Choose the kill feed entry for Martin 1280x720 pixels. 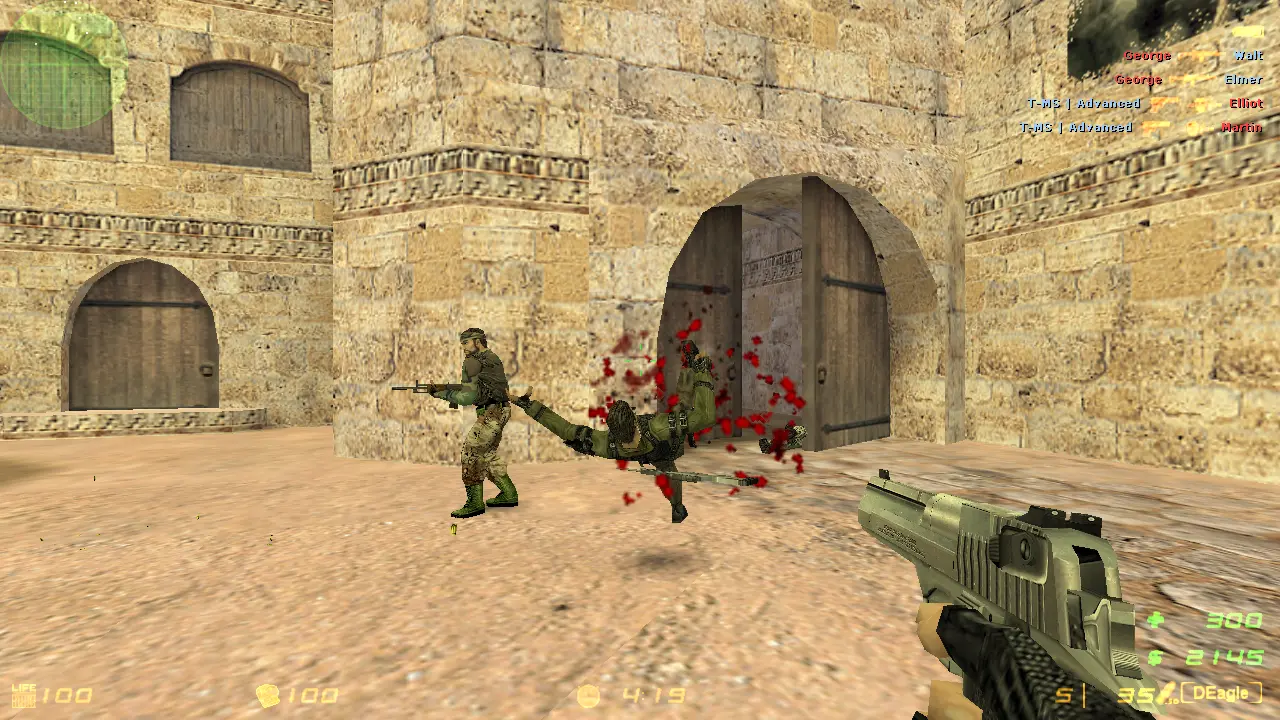click(x=1140, y=128)
